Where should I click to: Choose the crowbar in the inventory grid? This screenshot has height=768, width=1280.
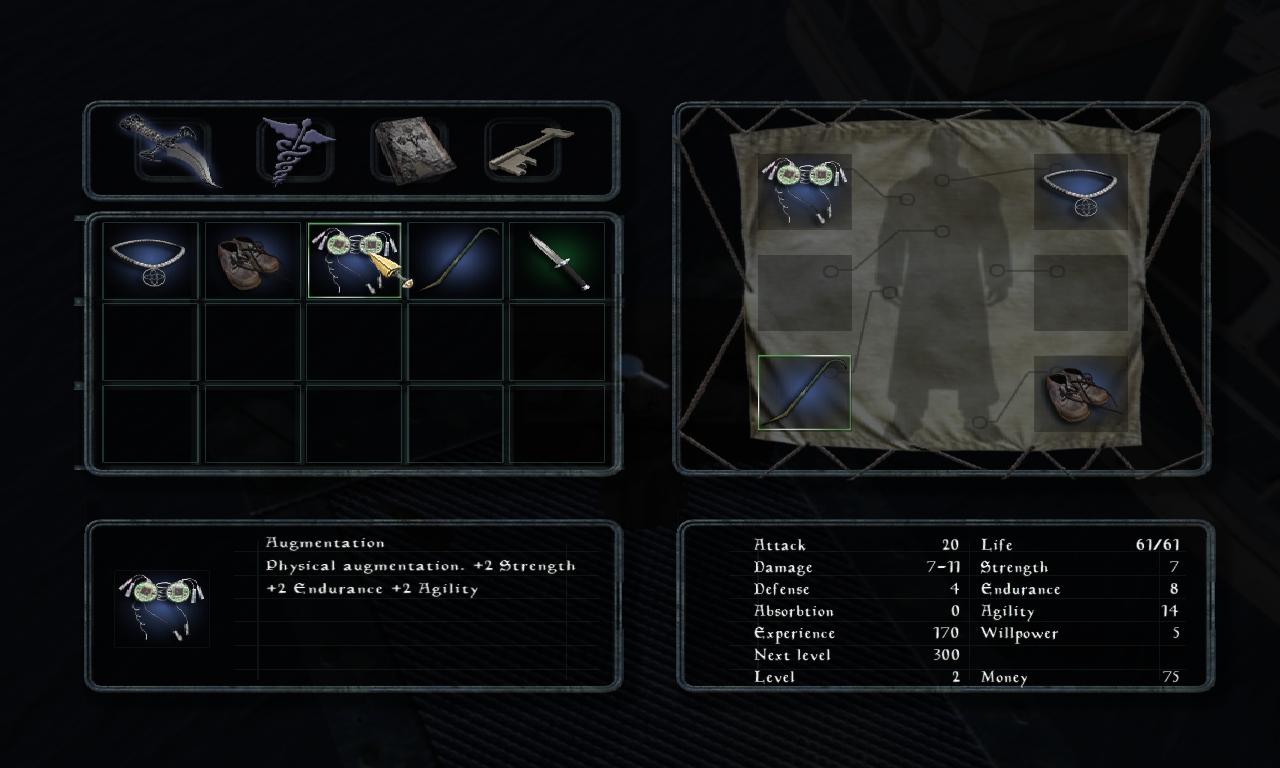pyautogui.click(x=456, y=261)
